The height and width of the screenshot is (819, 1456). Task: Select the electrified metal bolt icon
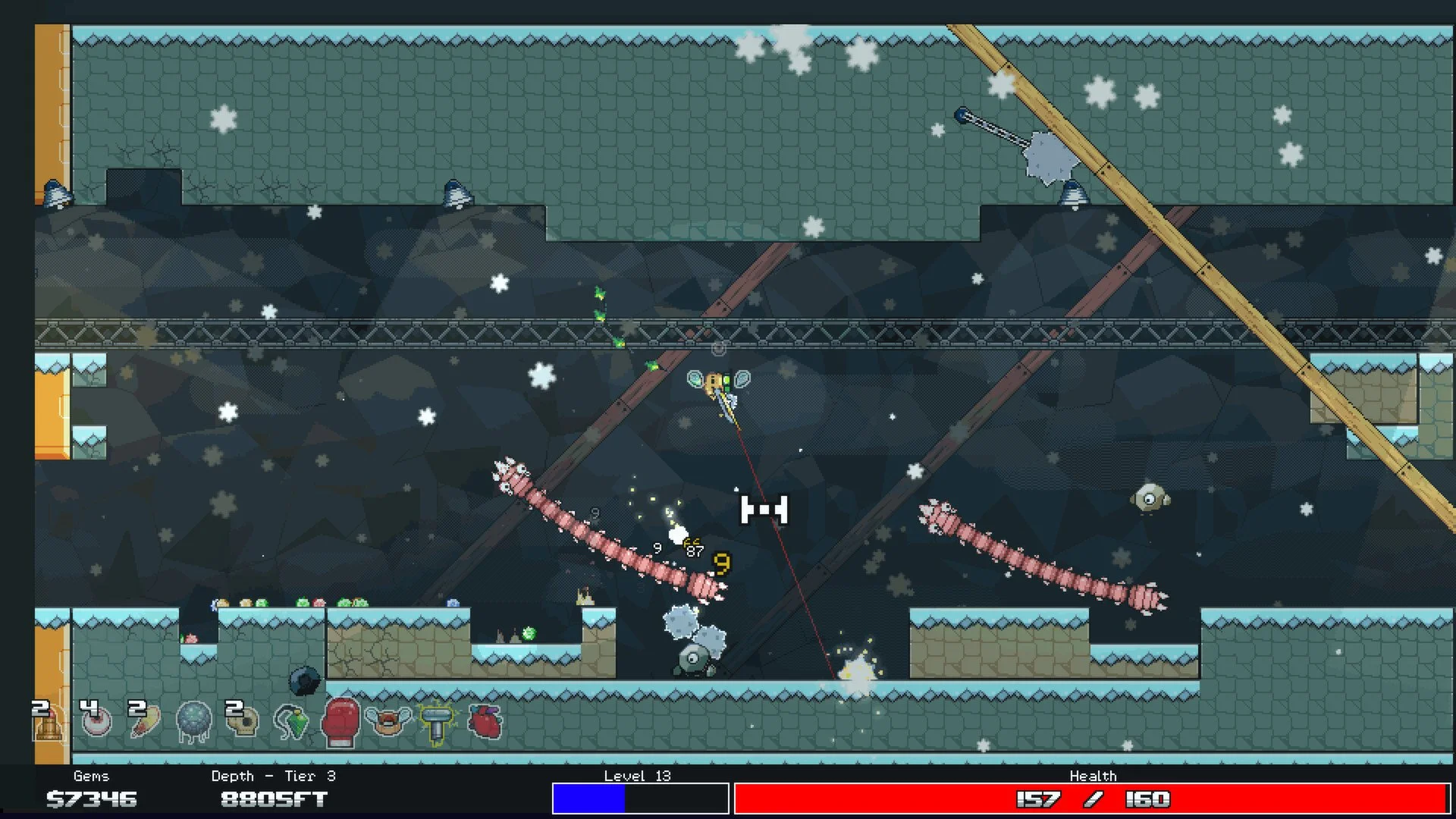pyautogui.click(x=437, y=723)
